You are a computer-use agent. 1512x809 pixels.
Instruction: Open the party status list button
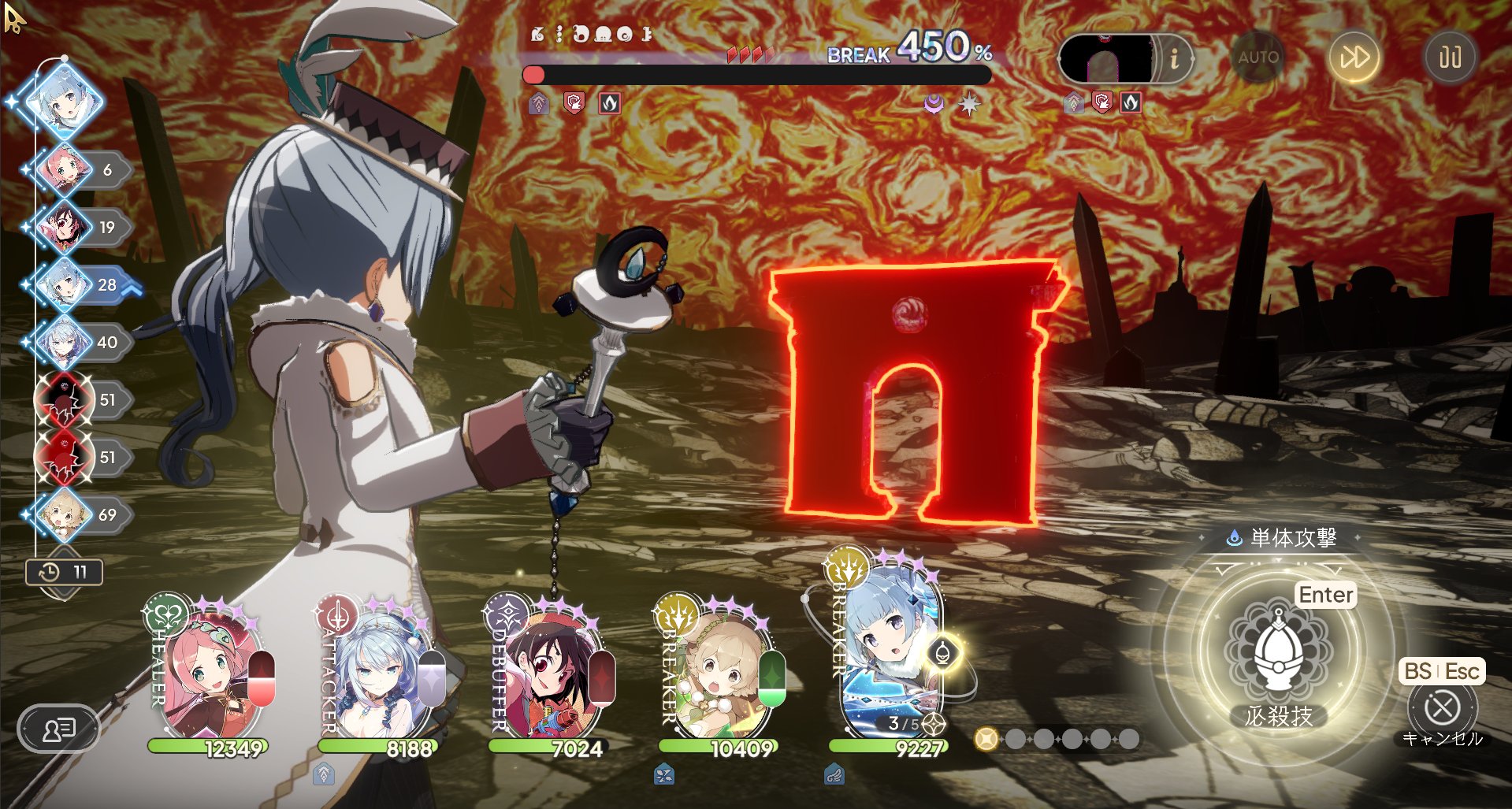click(58, 729)
